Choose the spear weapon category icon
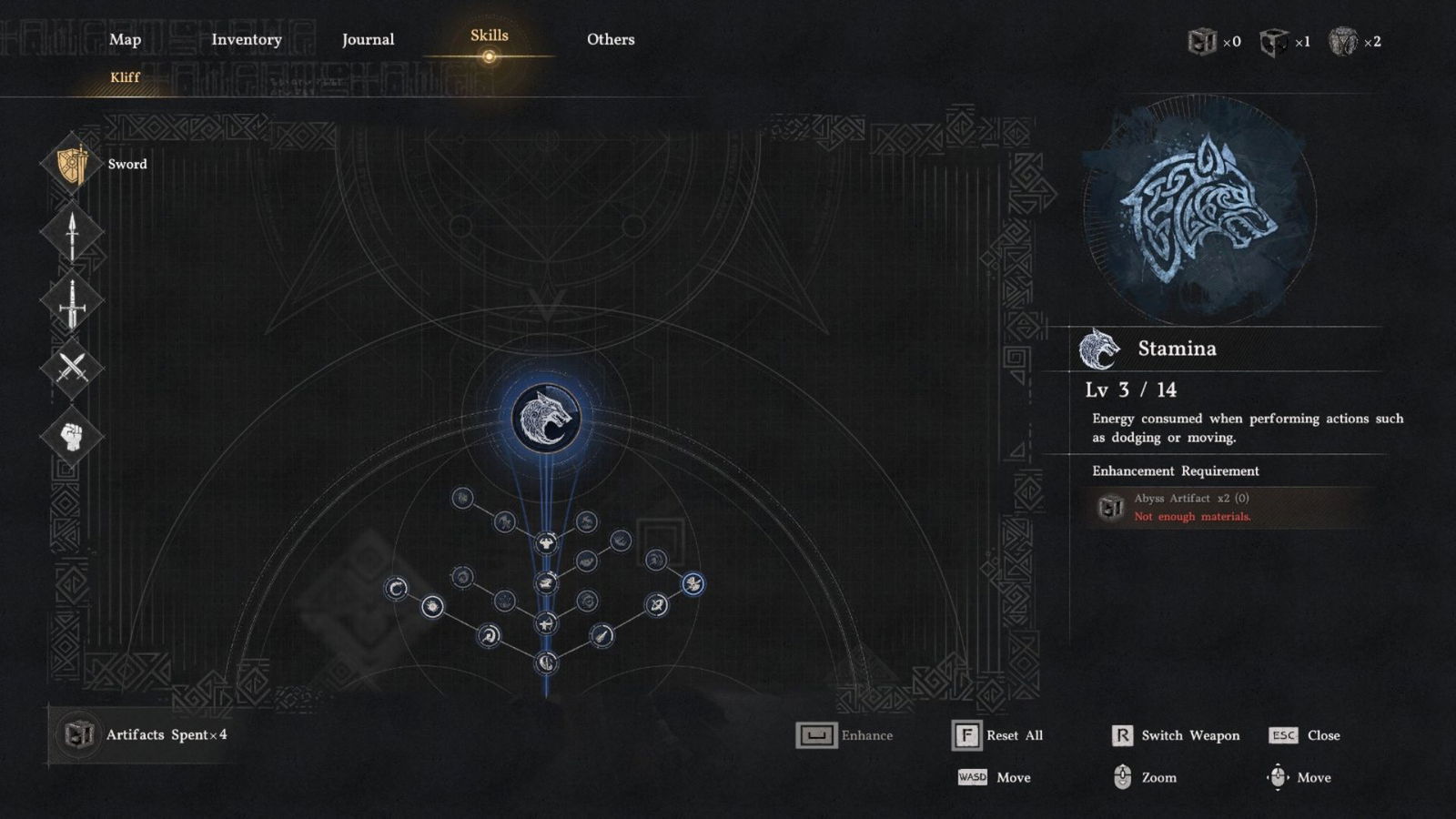This screenshot has height=819, width=1456. (x=72, y=233)
